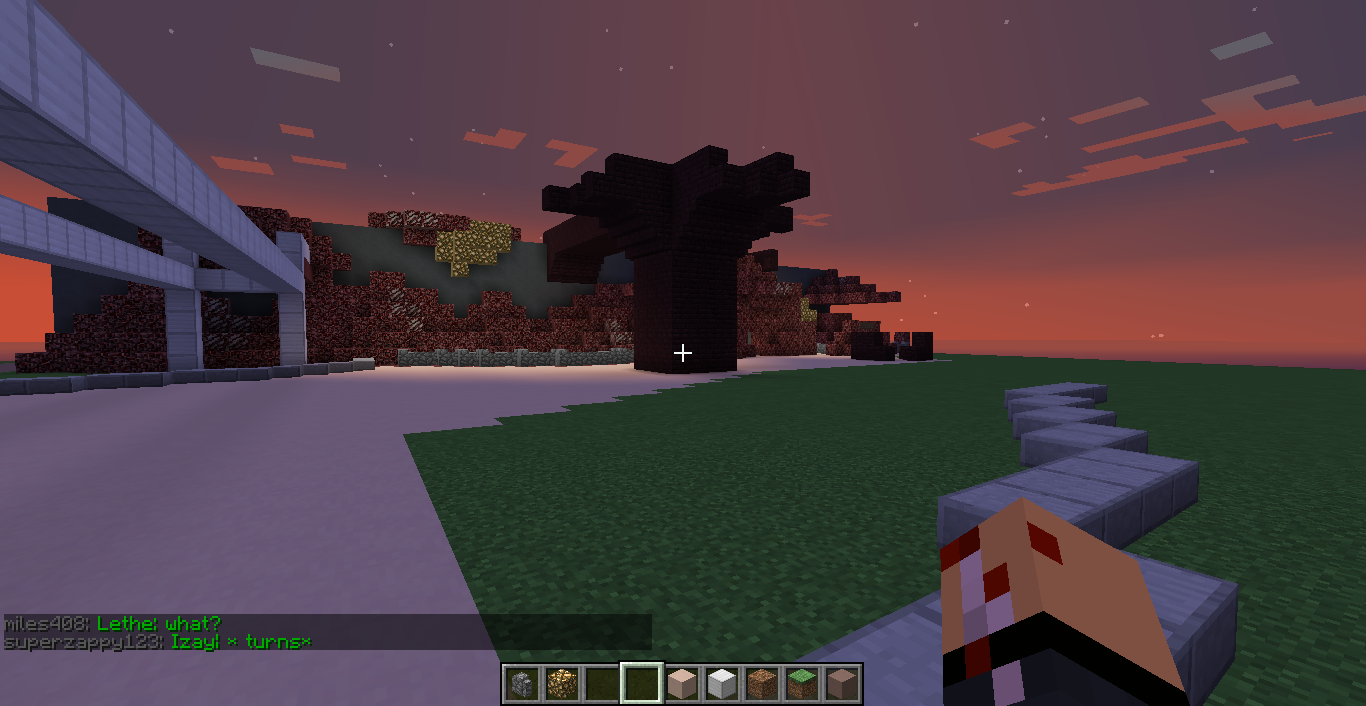Select the glowstone block hotbar slot
Screen dimensions: 1366x706
point(561,684)
